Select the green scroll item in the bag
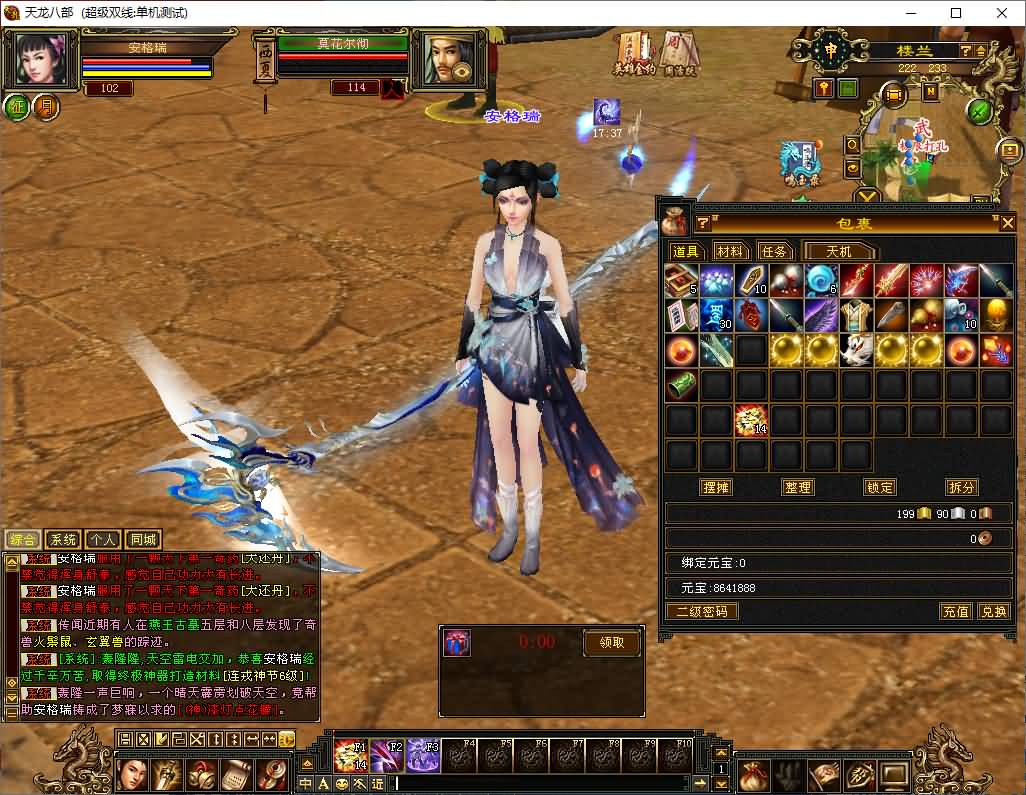The height and width of the screenshot is (795, 1026). [681, 385]
